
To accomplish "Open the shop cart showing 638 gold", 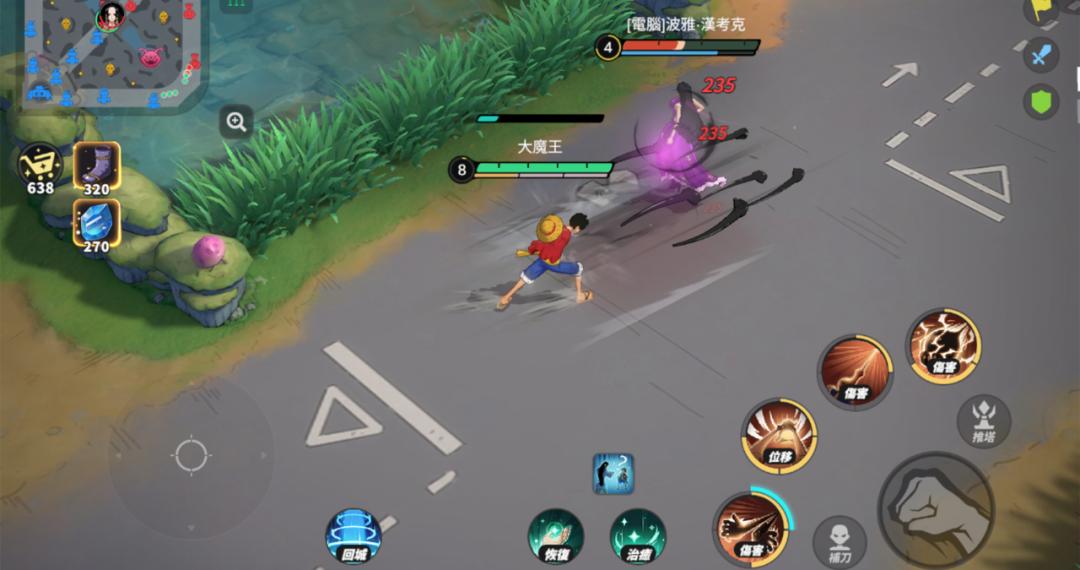I will [x=40, y=165].
